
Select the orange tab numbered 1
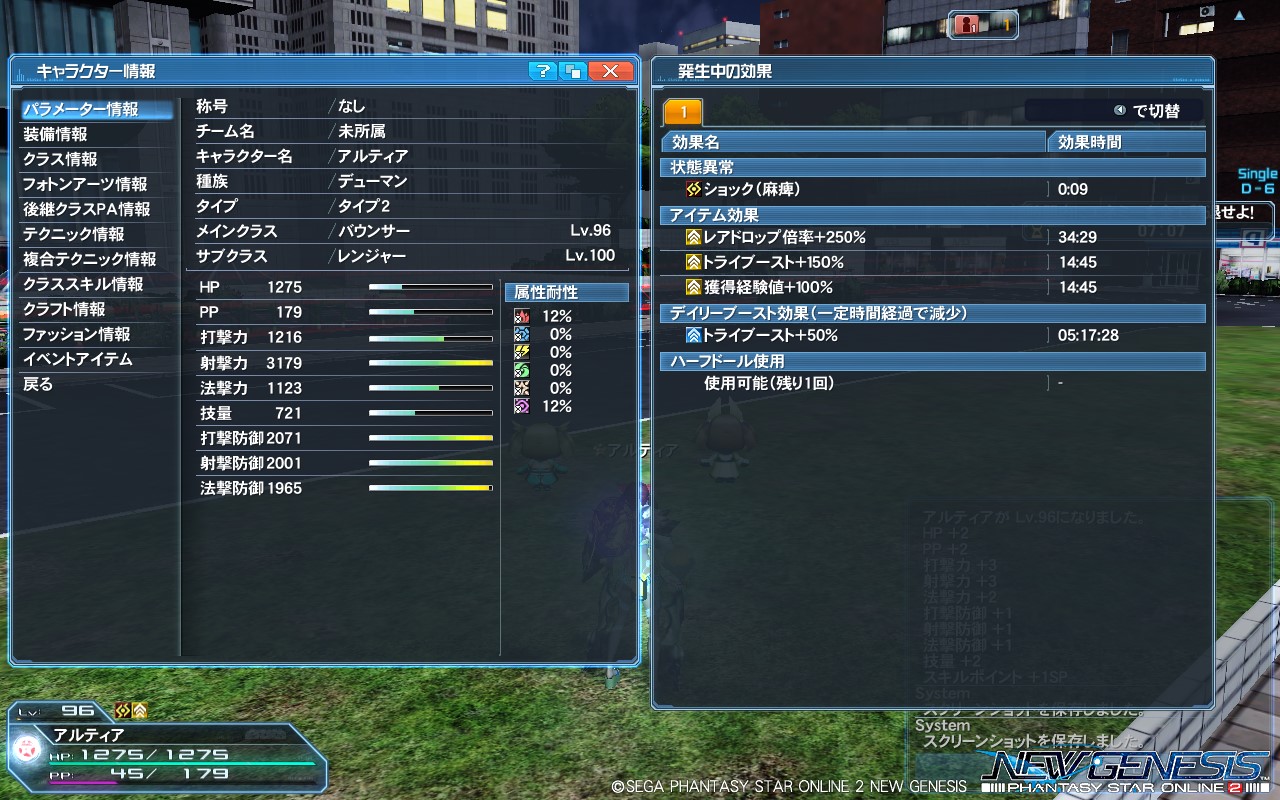pyautogui.click(x=684, y=111)
